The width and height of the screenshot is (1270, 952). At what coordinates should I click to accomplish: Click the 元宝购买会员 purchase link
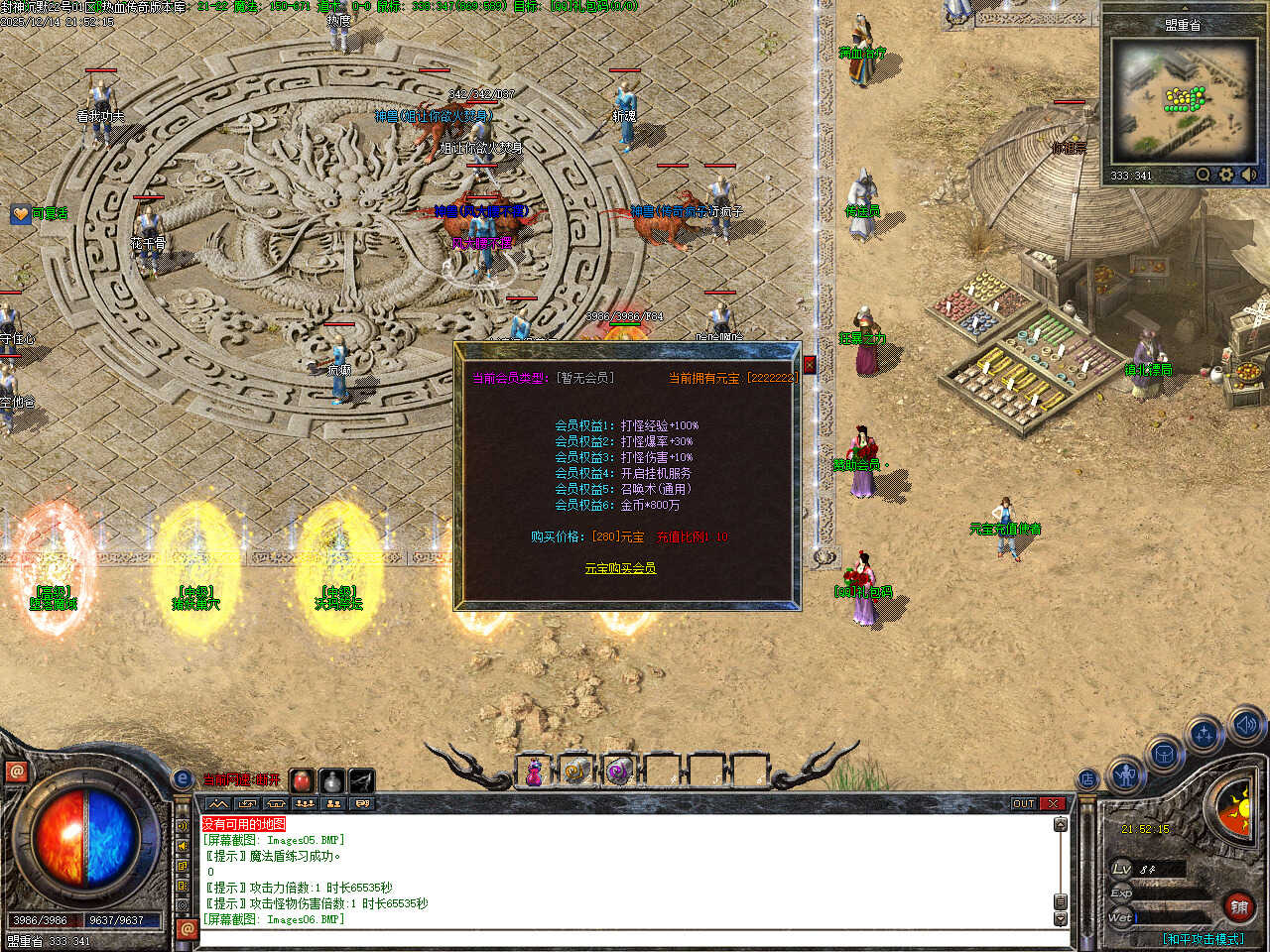(x=620, y=568)
